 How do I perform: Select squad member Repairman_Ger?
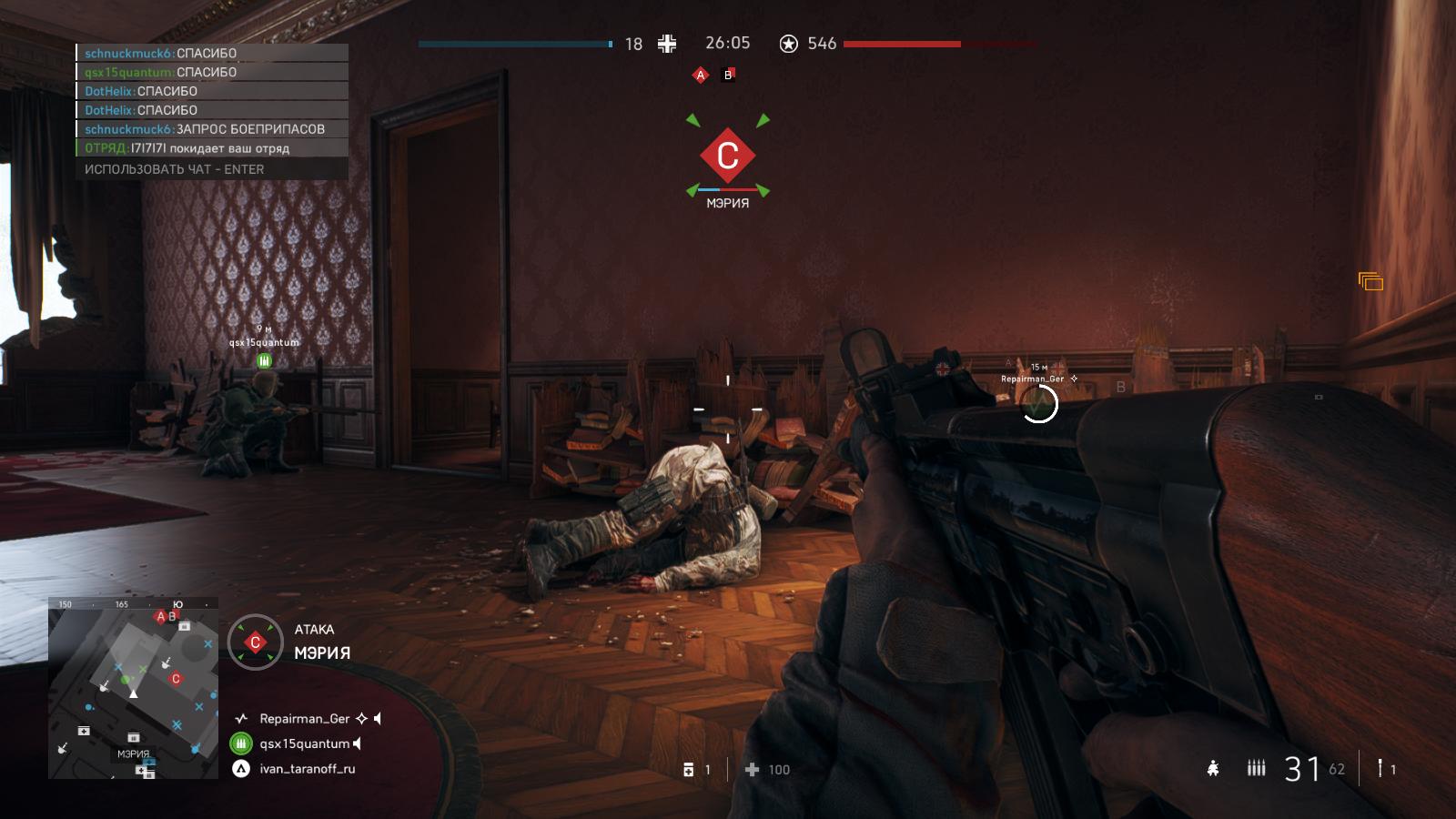tap(305, 719)
